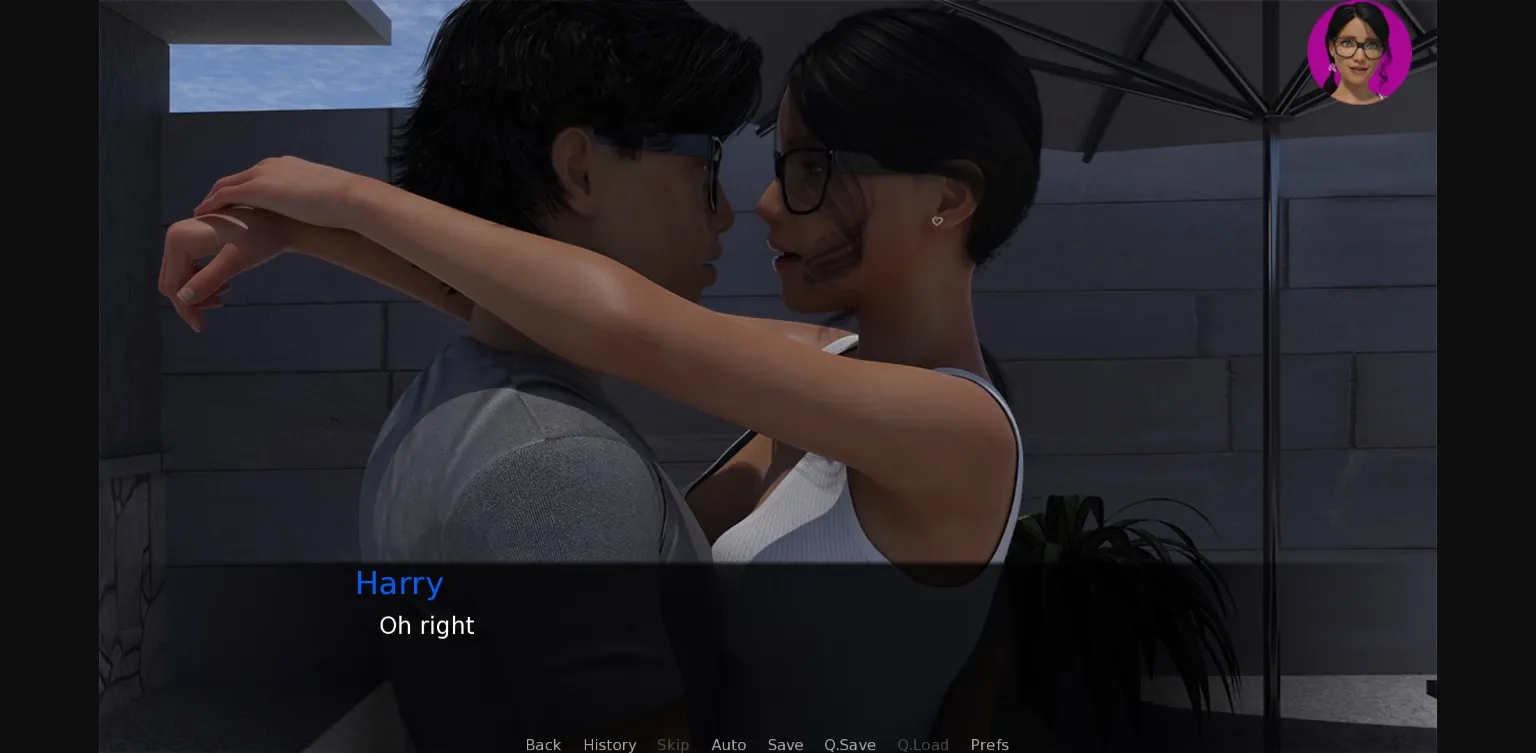Quick save the game with Q.Save
Viewport: 1536px width, 753px height.
(849, 745)
